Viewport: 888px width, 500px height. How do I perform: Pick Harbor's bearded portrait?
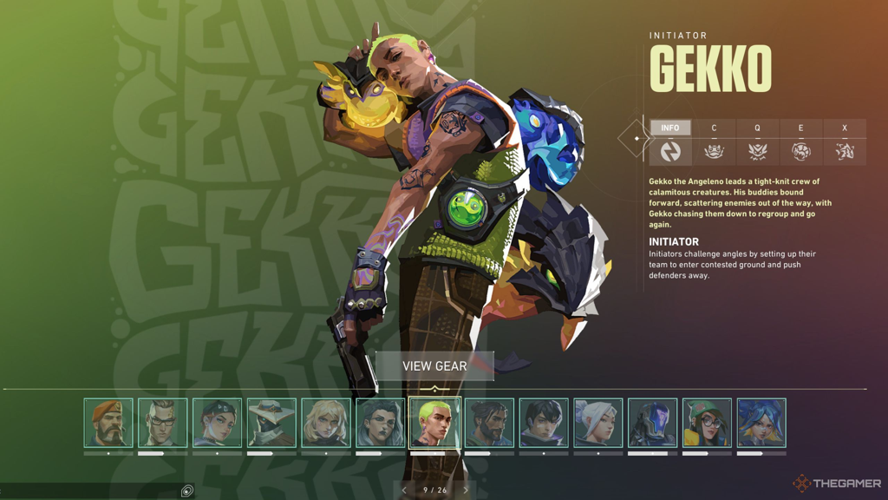pyautogui.click(x=489, y=422)
